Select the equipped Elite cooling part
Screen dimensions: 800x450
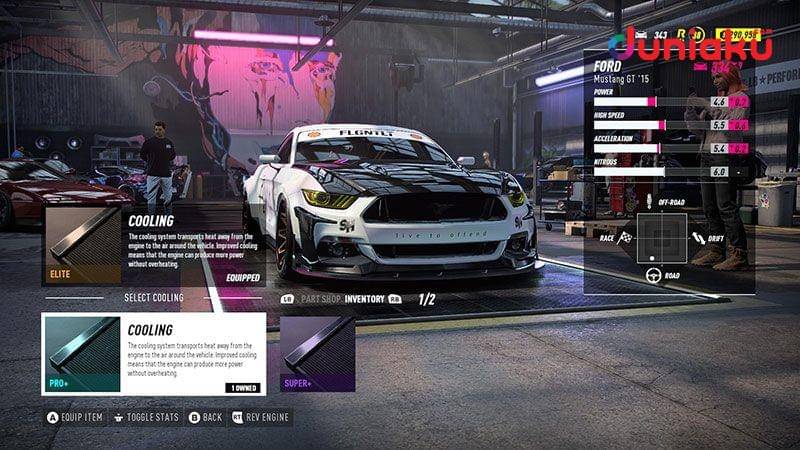[x=152, y=246]
